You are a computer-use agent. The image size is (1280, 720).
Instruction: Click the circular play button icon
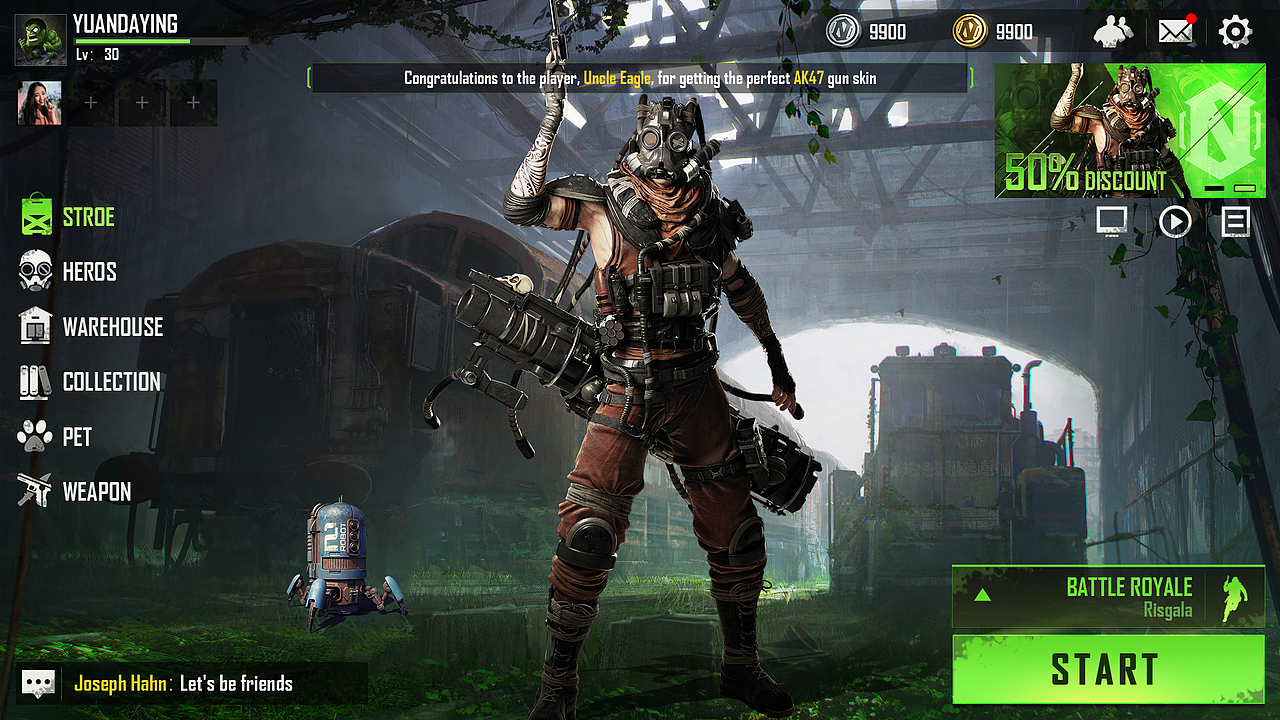click(x=1174, y=220)
